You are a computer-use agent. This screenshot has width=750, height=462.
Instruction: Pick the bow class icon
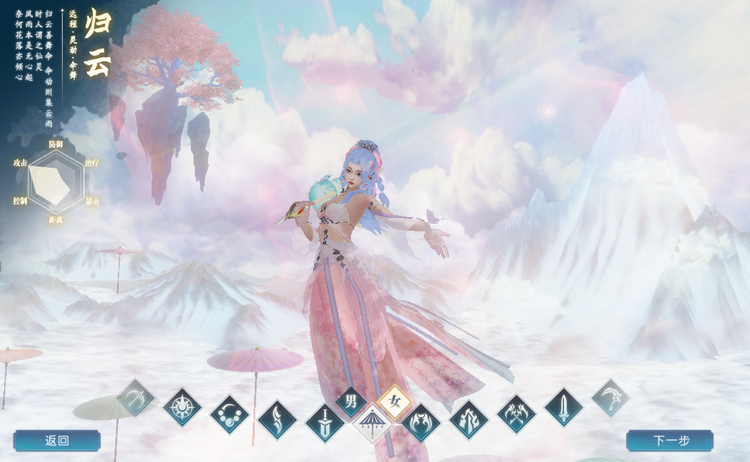click(135, 398)
